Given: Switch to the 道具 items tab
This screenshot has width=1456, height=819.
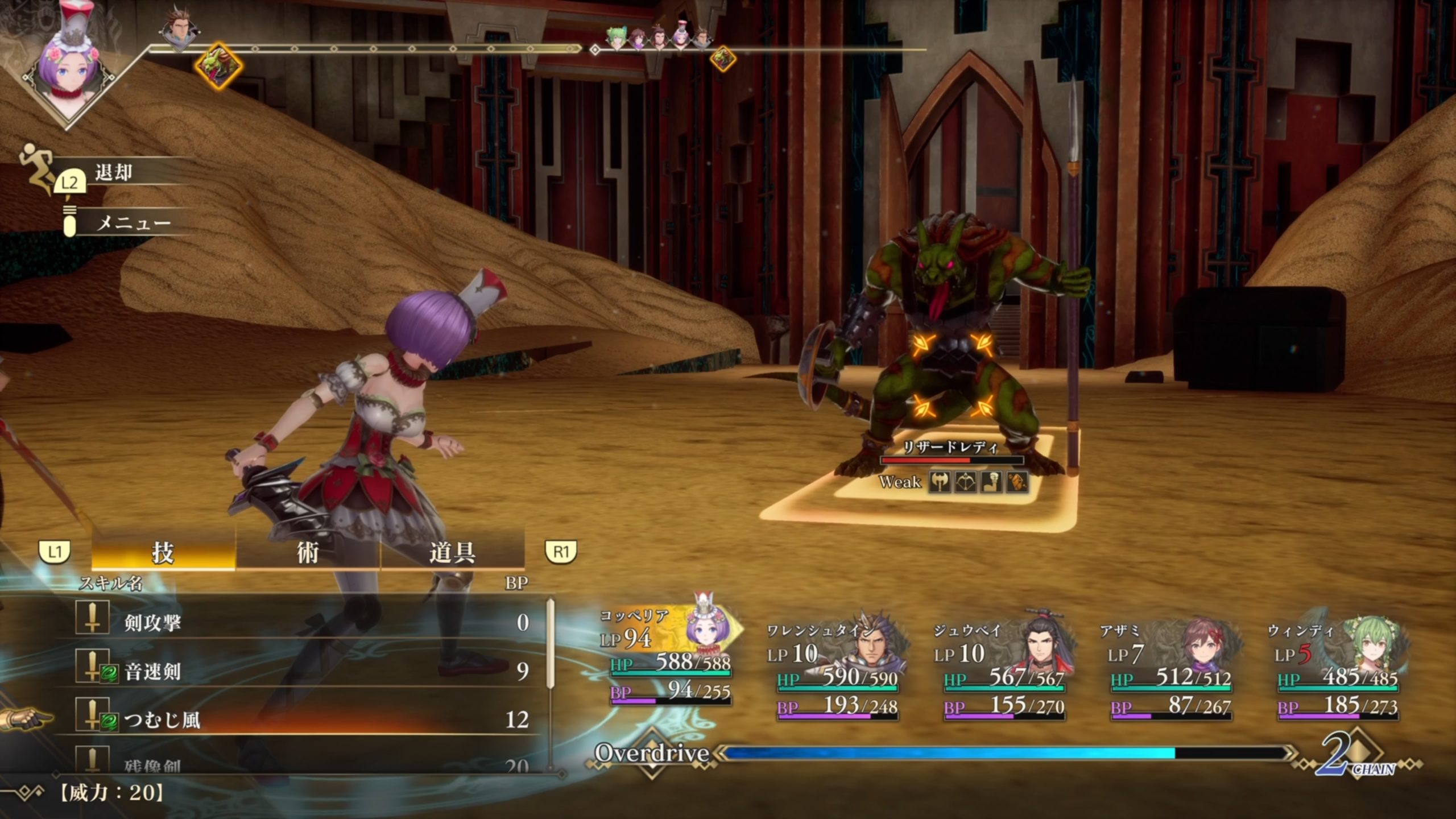Looking at the screenshot, I should [x=452, y=552].
